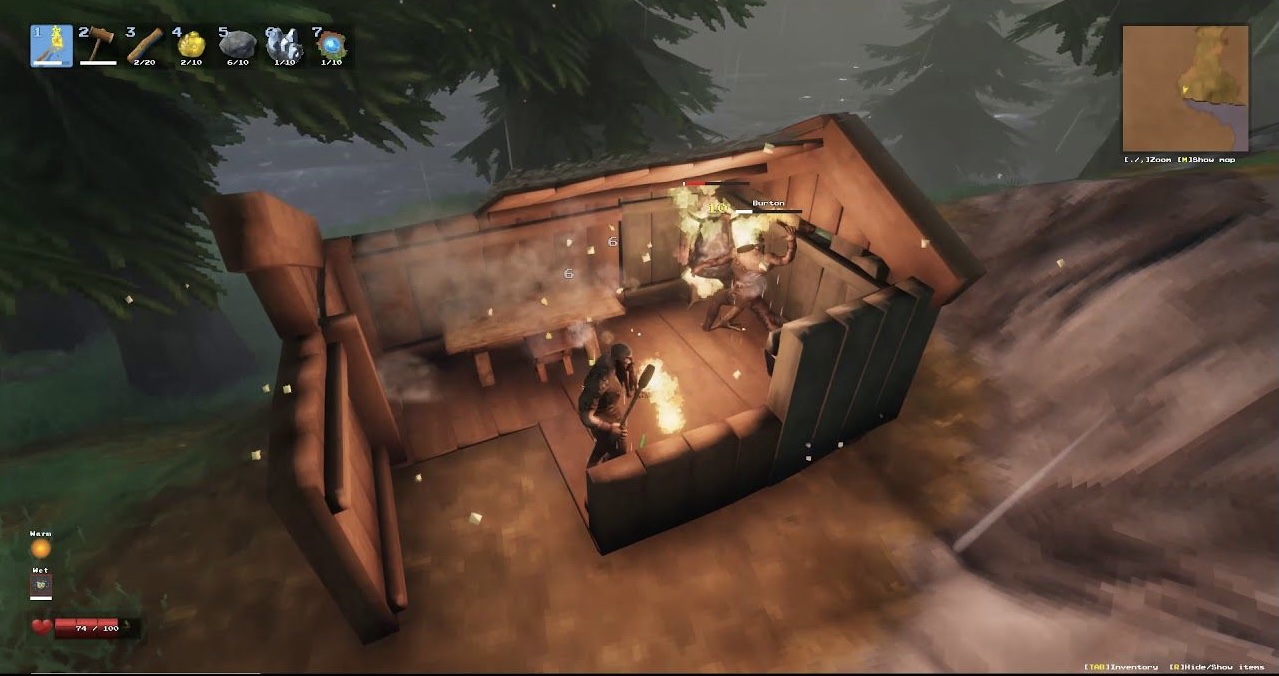This screenshot has height=676, width=1279.
Task: Select the torch in hotbar slot 1
Action: click(x=52, y=46)
